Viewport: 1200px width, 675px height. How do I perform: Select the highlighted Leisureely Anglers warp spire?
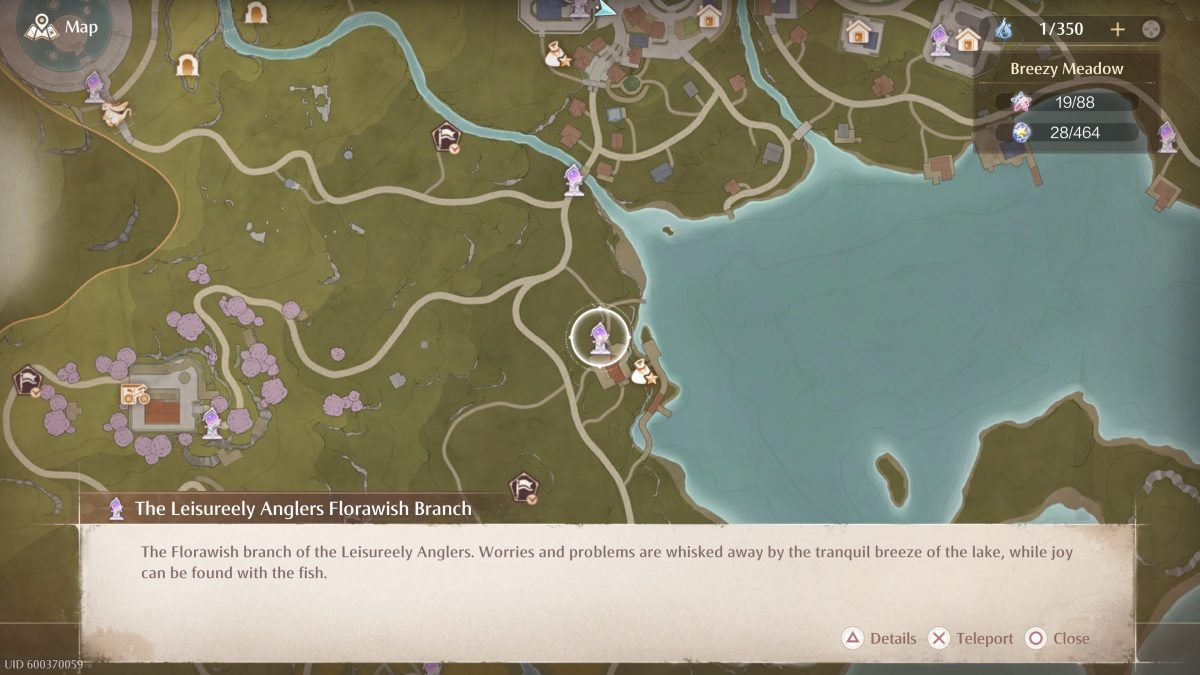[x=599, y=338]
